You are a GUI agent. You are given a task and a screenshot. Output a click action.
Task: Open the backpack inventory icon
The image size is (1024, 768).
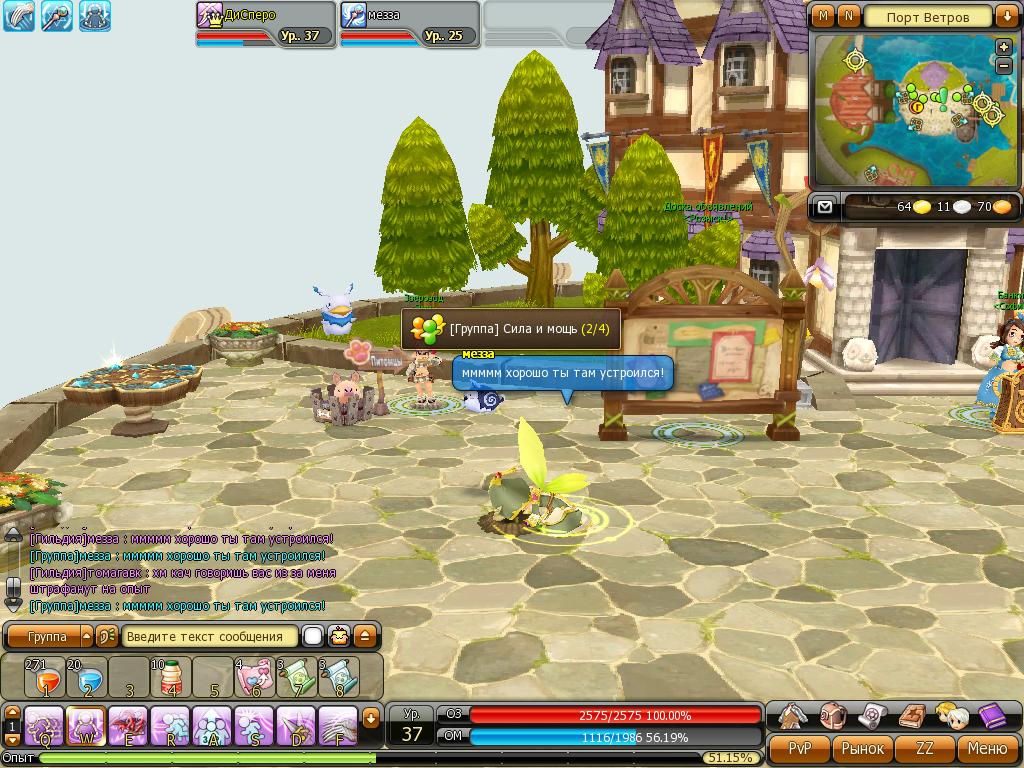coord(832,716)
